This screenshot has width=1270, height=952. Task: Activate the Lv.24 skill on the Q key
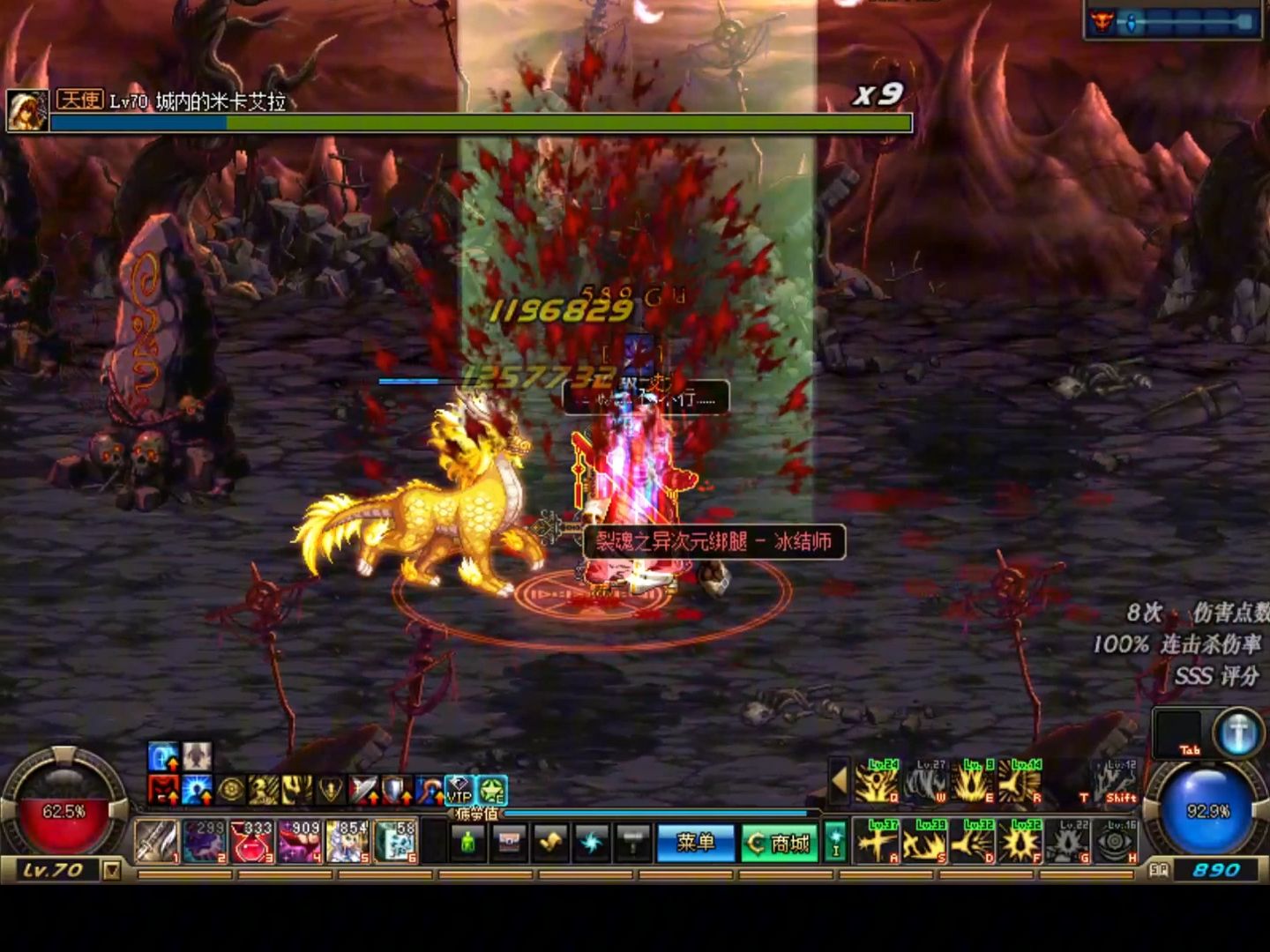point(878,782)
